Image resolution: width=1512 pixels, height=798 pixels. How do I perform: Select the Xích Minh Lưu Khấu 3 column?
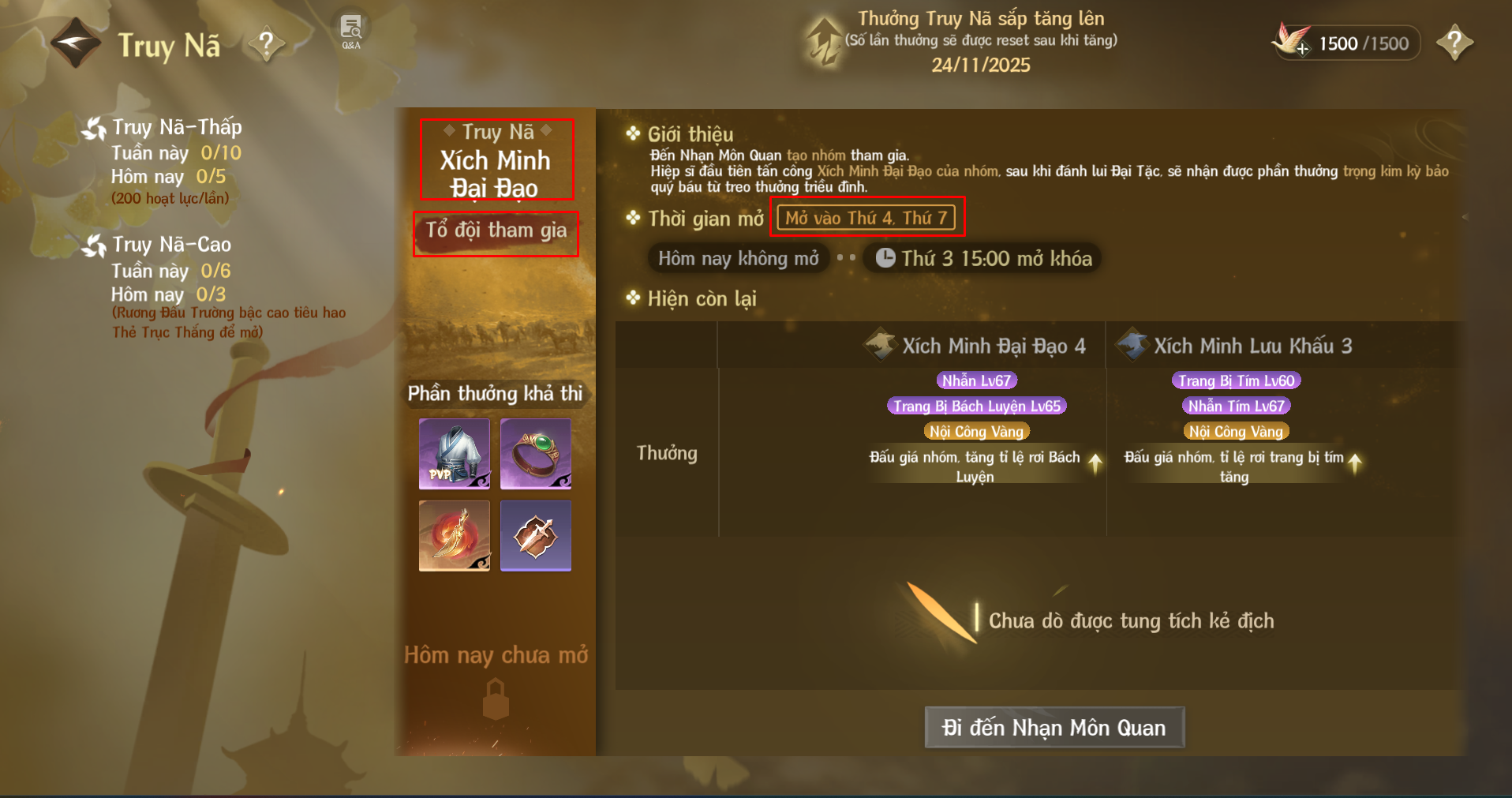tap(1236, 346)
